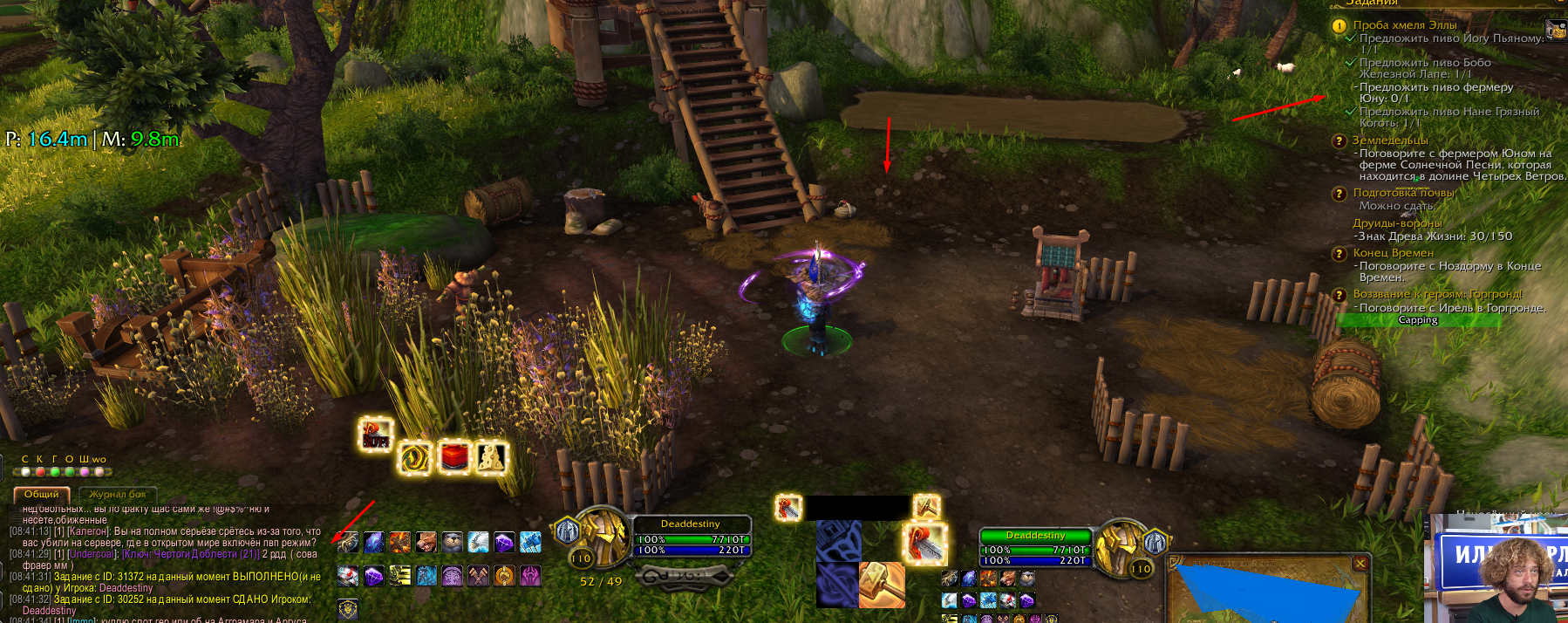Use the glowing red box item
This screenshot has width=1568, height=623.
(x=453, y=457)
